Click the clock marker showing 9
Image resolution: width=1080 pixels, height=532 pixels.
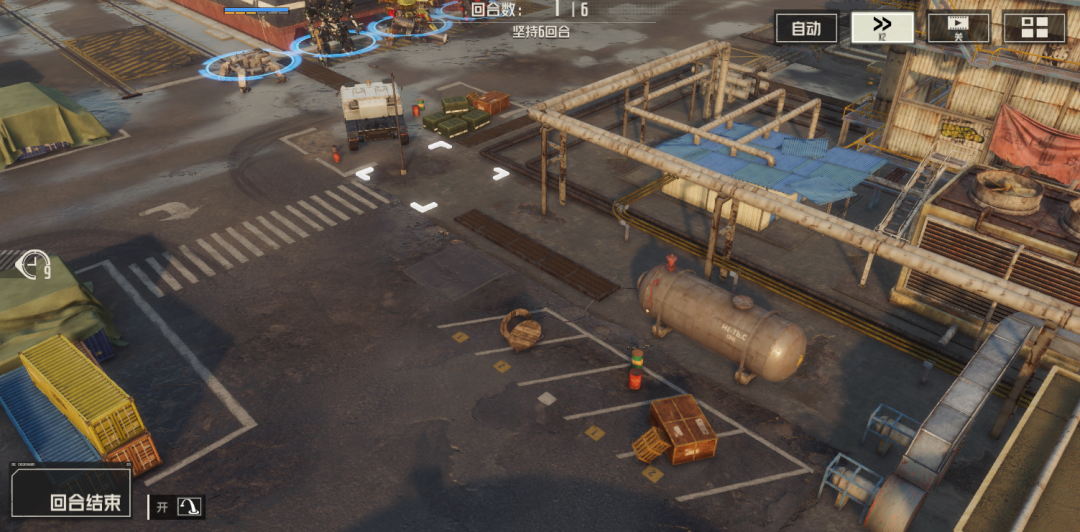32,265
